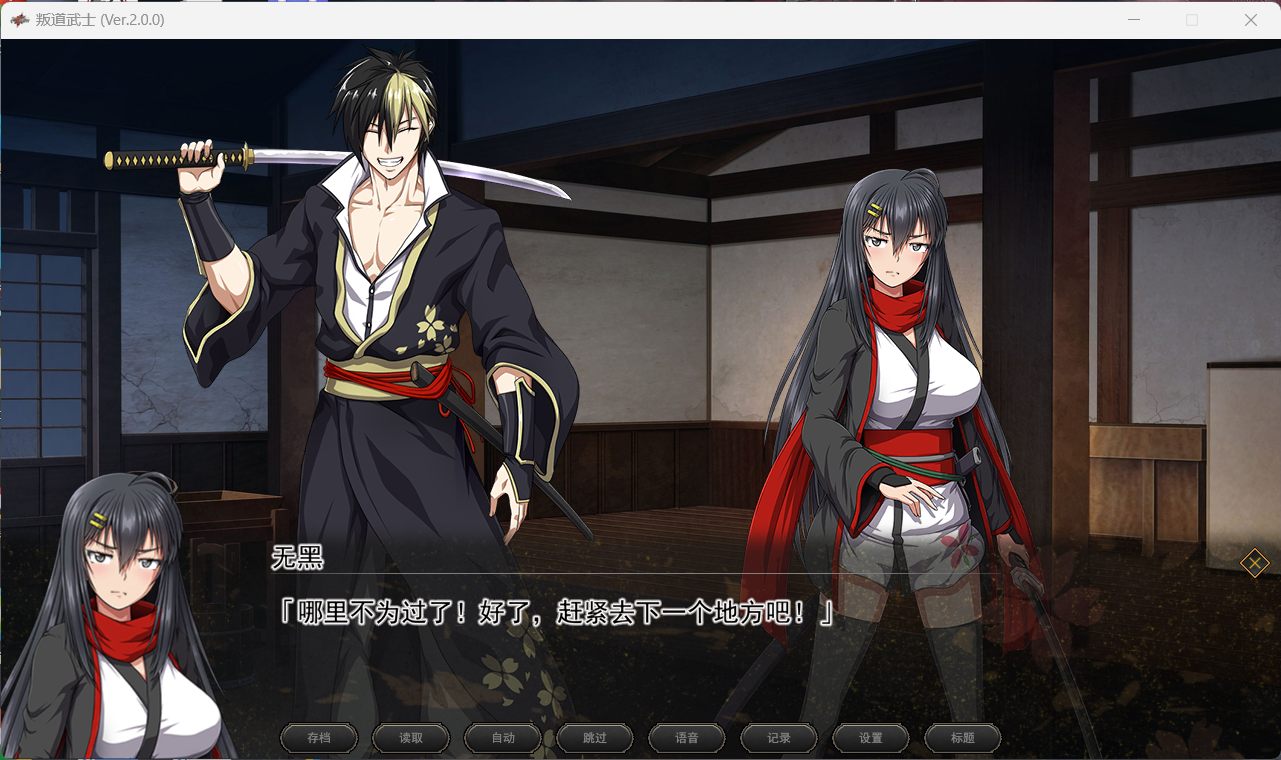
Task: Click the game icon in the title bar
Action: coord(22,19)
